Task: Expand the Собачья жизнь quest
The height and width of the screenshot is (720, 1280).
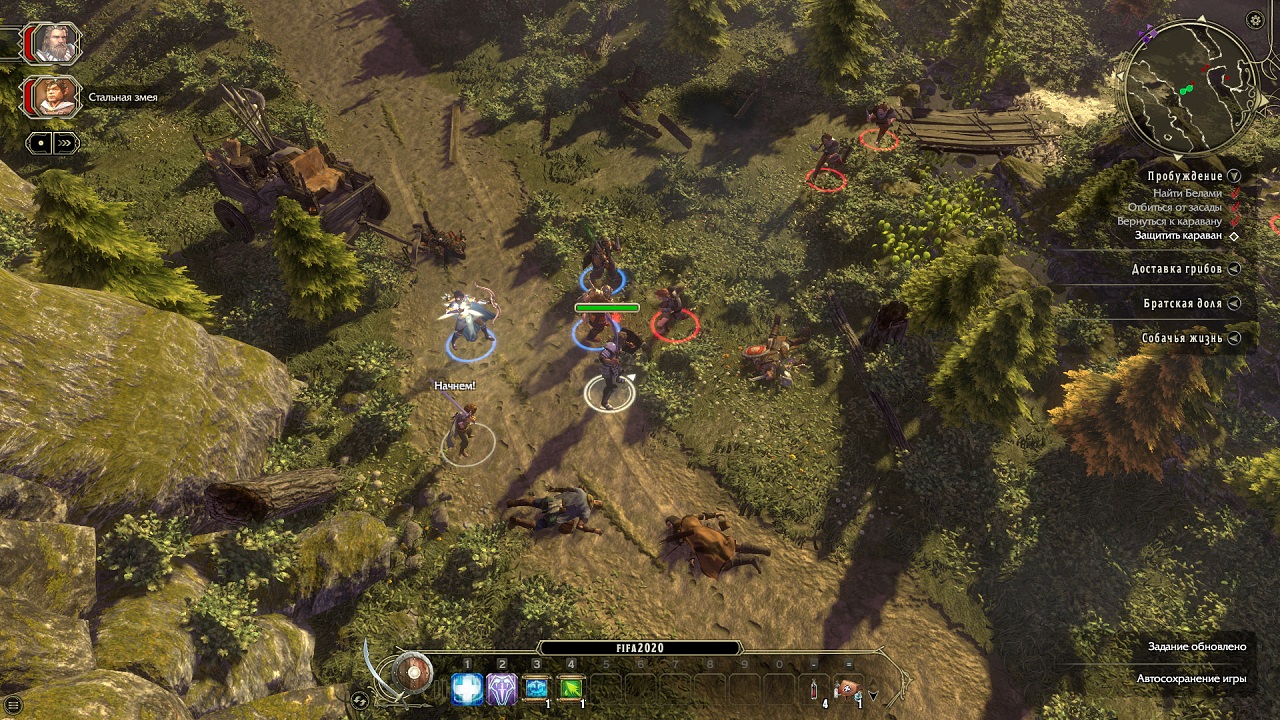Action: tap(1234, 338)
